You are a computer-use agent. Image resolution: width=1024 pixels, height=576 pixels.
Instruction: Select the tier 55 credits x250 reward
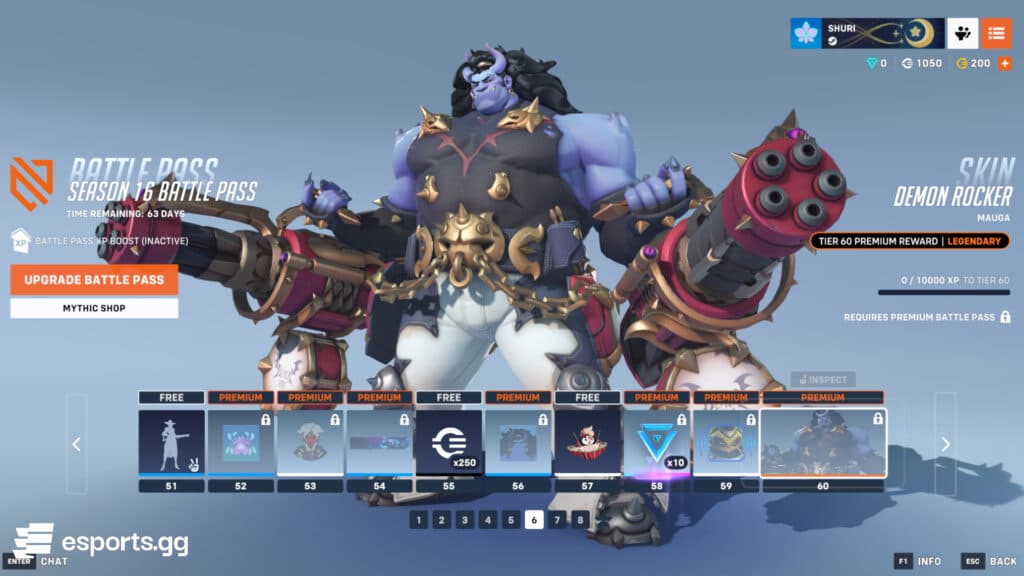(449, 441)
